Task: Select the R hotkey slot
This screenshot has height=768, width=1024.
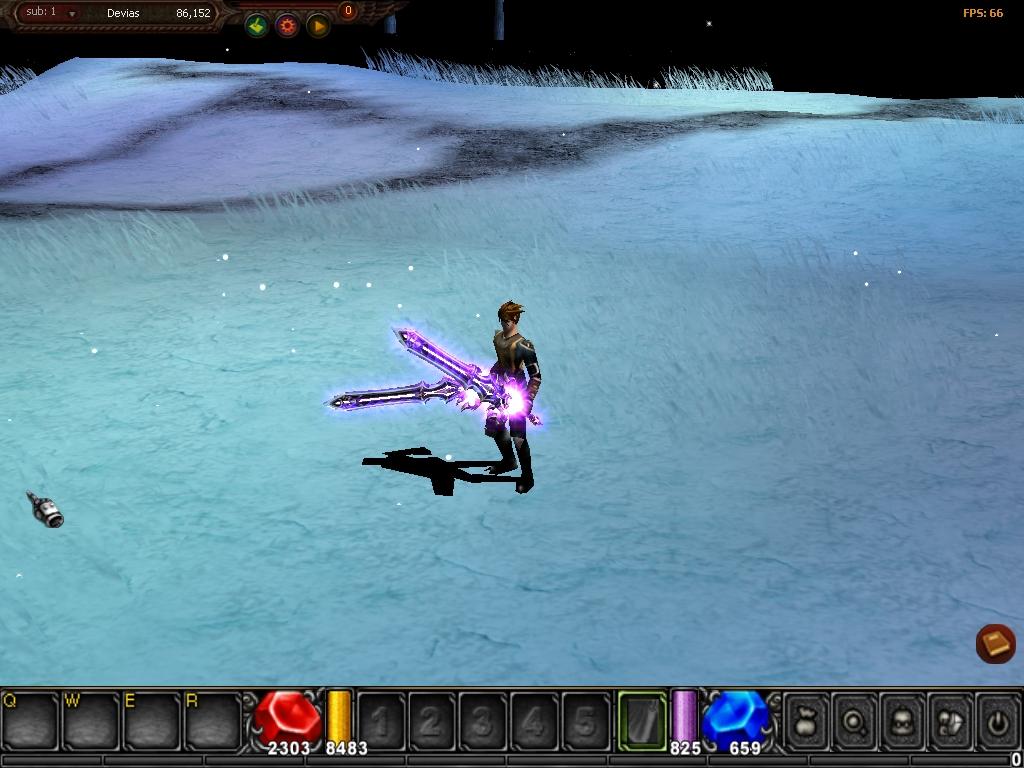Action: coord(213,720)
